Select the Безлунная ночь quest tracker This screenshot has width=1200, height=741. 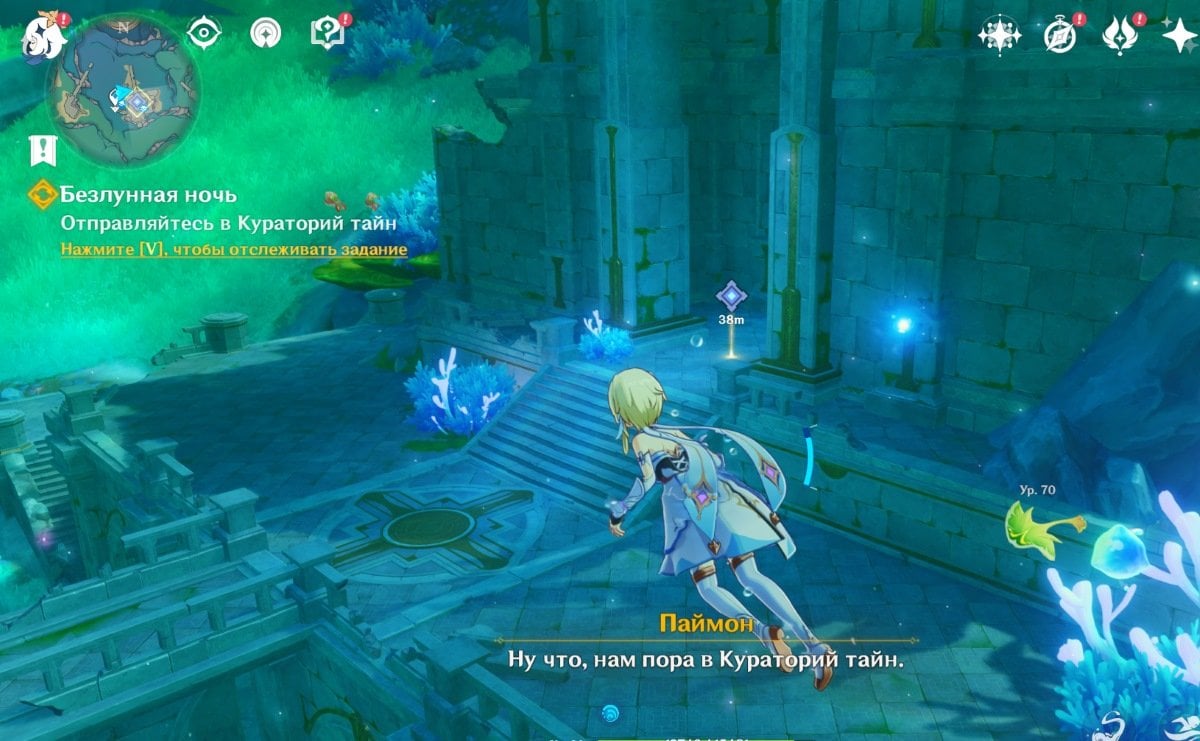[148, 195]
